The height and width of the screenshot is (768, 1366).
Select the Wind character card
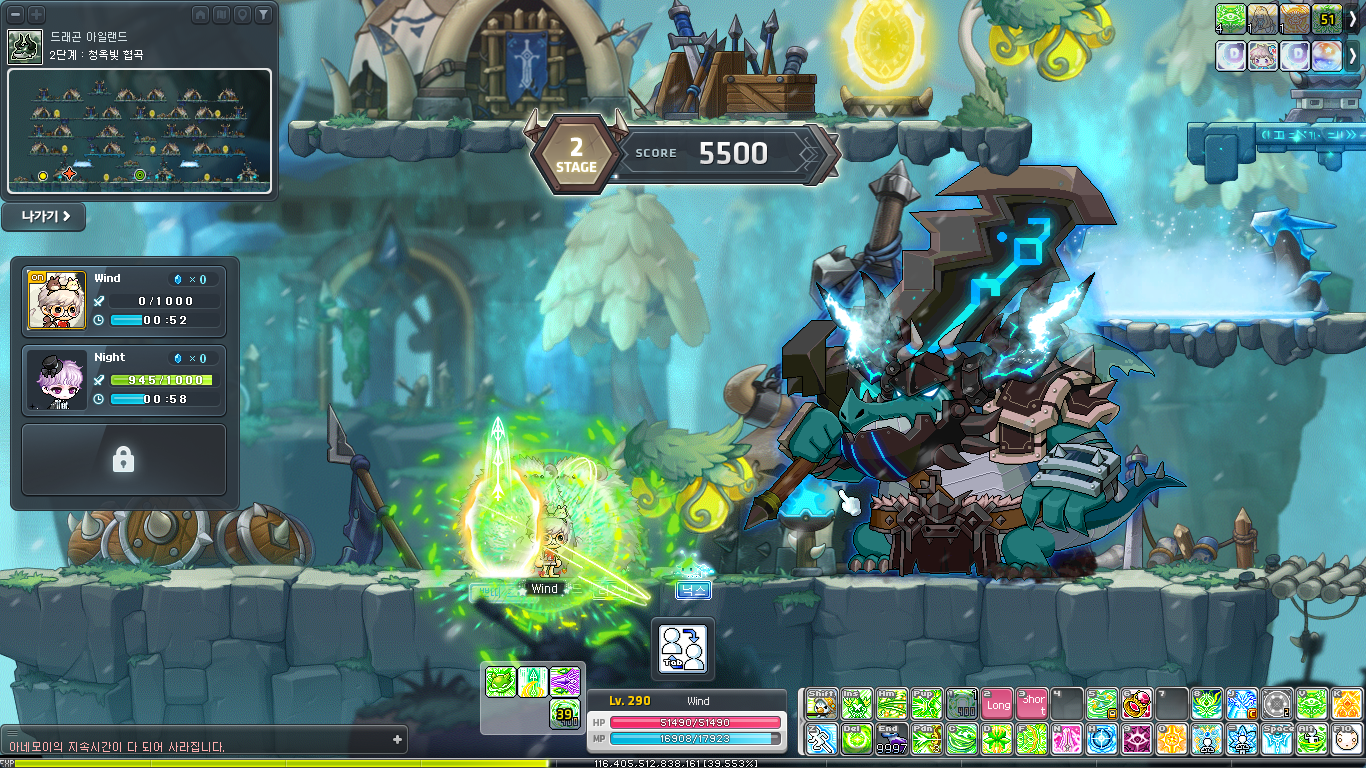pyautogui.click(x=124, y=298)
